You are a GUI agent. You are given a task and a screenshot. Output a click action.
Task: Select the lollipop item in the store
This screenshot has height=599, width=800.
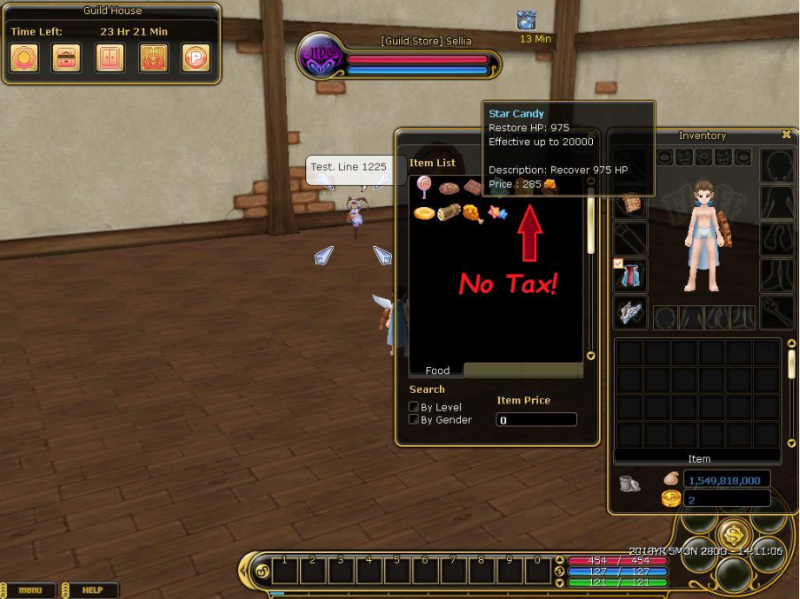(424, 187)
